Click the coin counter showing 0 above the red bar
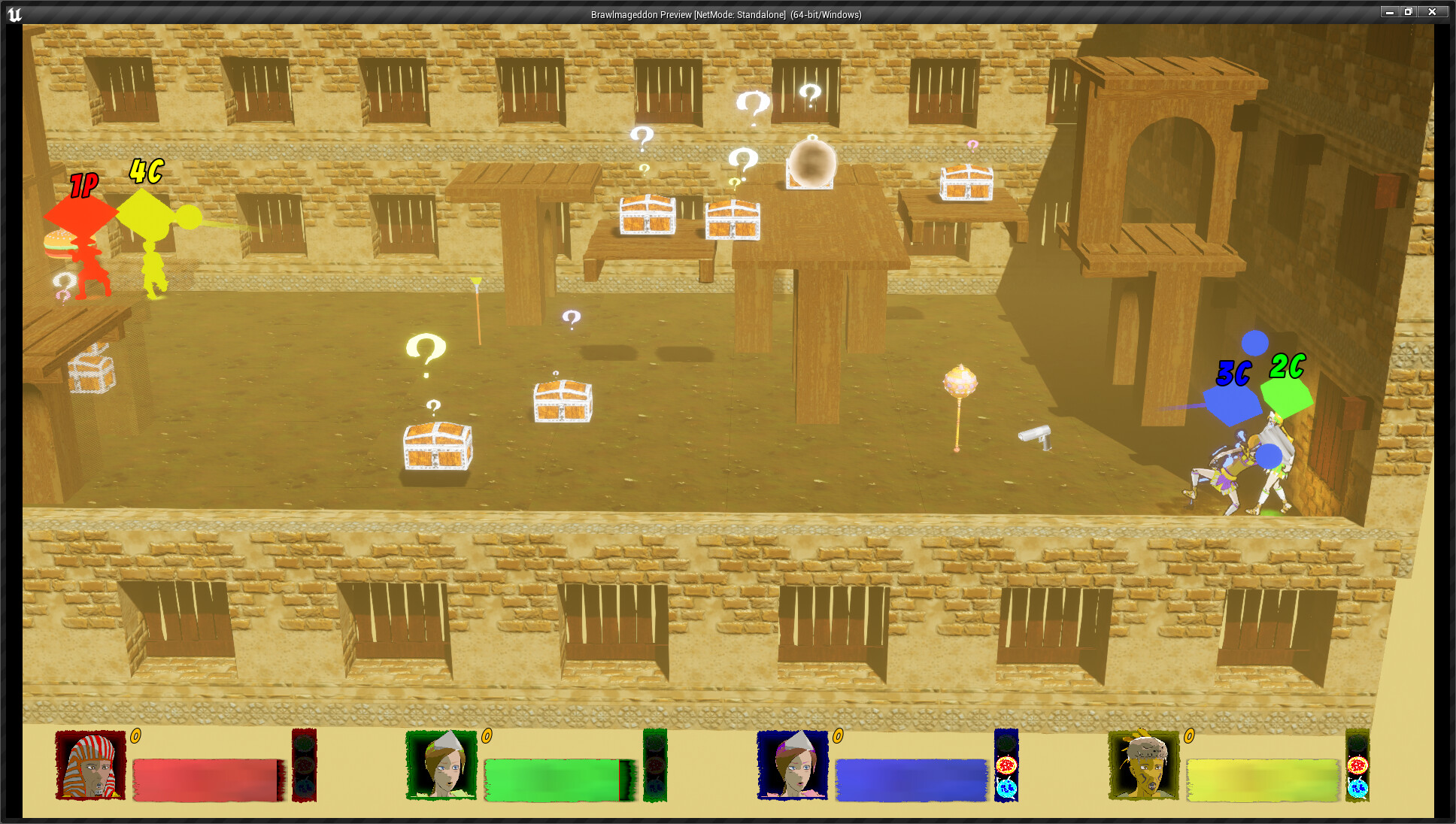Screen dimensions: 1456x824 pos(135,737)
